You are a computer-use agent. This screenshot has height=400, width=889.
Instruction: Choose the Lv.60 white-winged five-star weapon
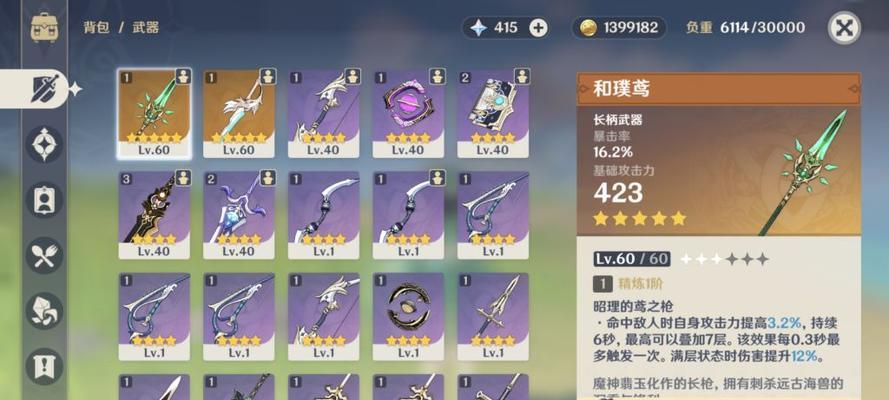pos(238,113)
